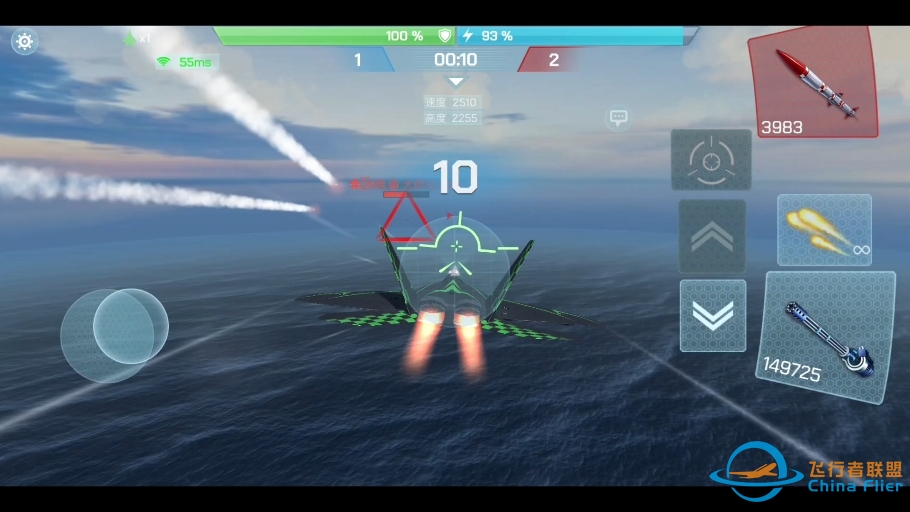Screen dimensions: 910x512
Task: Tap the upward chevron speed-up button
Action: click(712, 236)
